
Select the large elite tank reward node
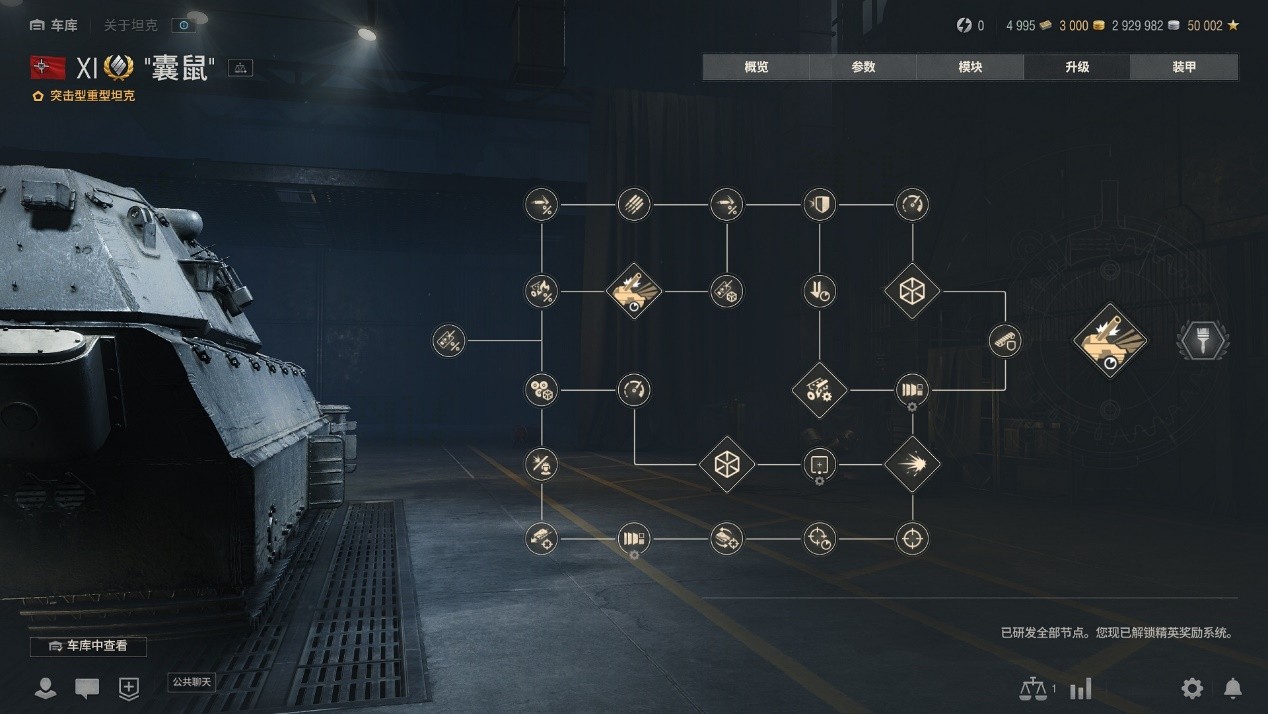pyautogui.click(x=1109, y=341)
